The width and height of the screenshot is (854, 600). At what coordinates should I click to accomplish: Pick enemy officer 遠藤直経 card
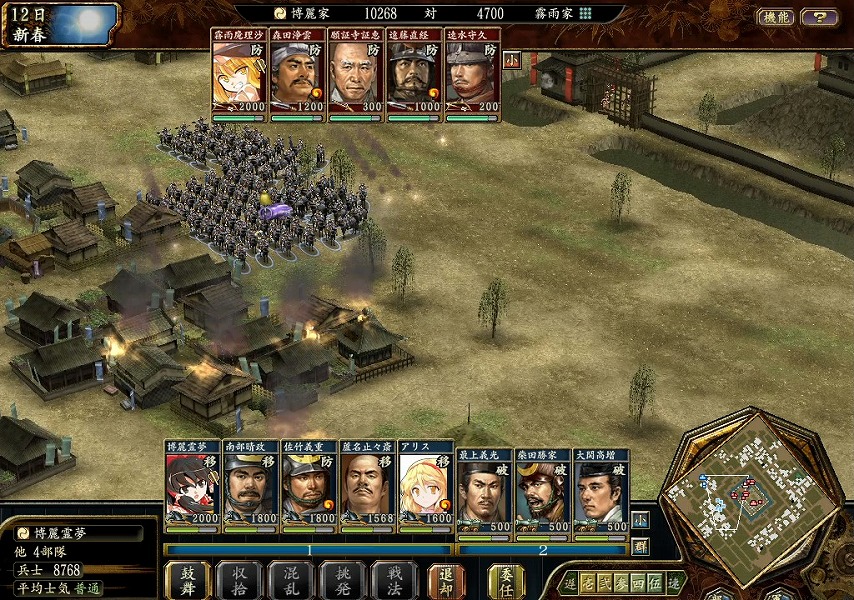click(x=414, y=76)
